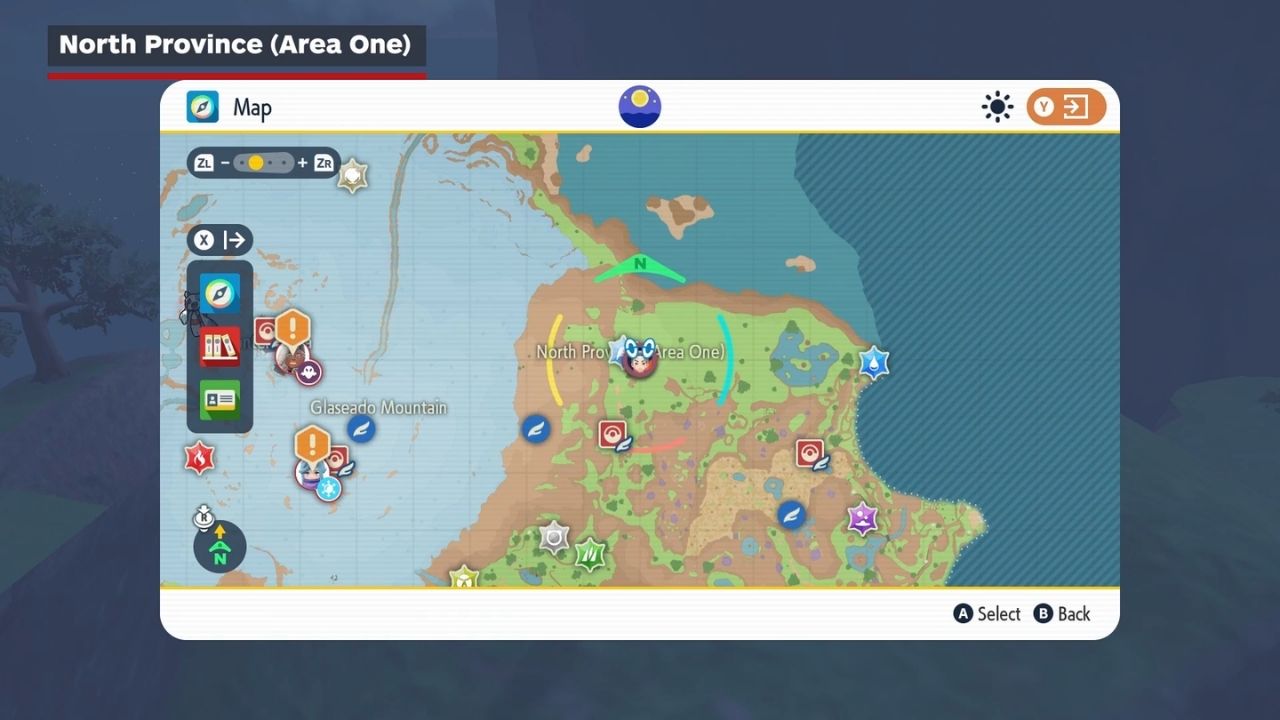Choose the blue Water Tera Raid crystal

pyautogui.click(x=874, y=362)
